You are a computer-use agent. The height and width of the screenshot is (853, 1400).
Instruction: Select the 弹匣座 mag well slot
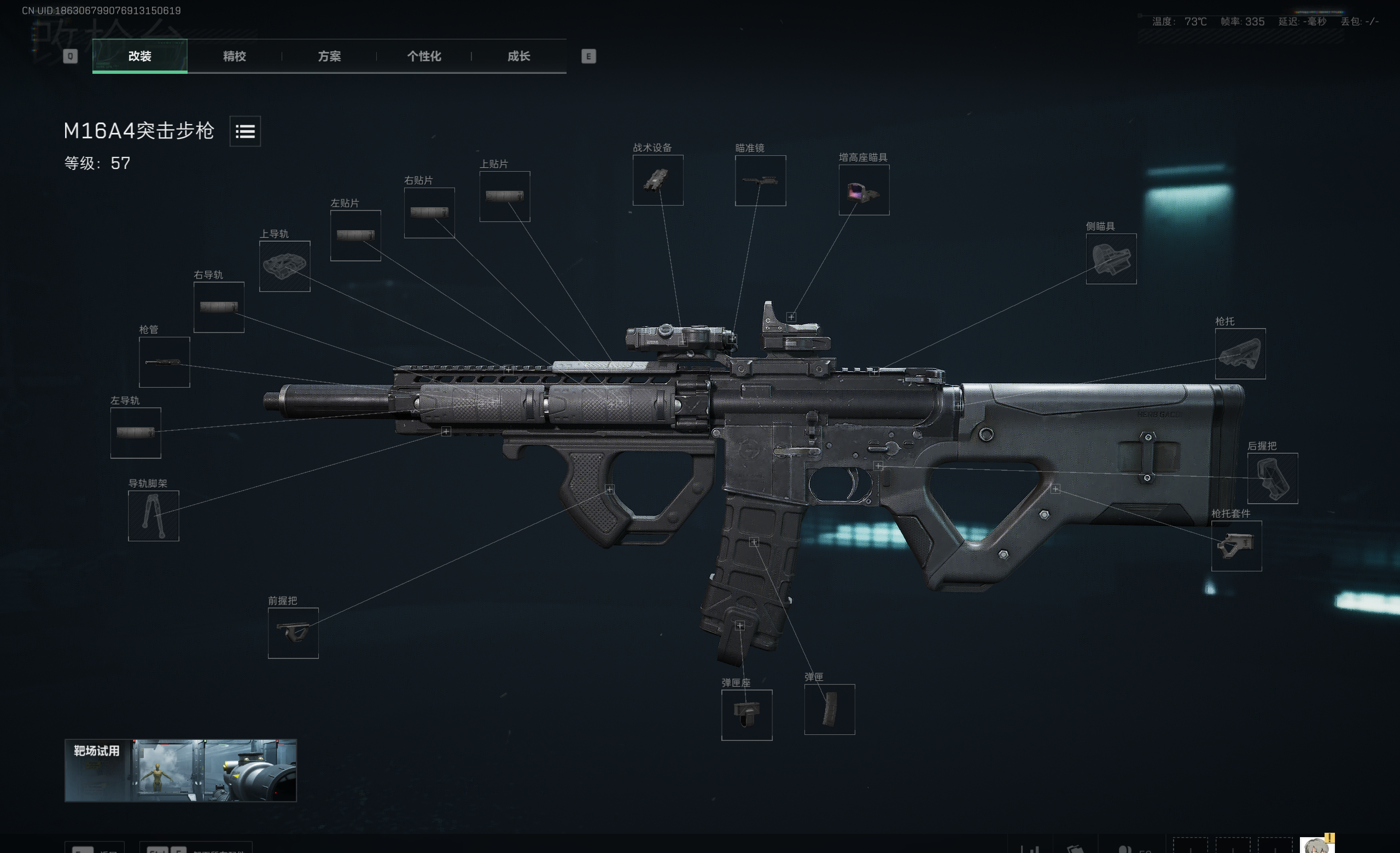point(746,715)
